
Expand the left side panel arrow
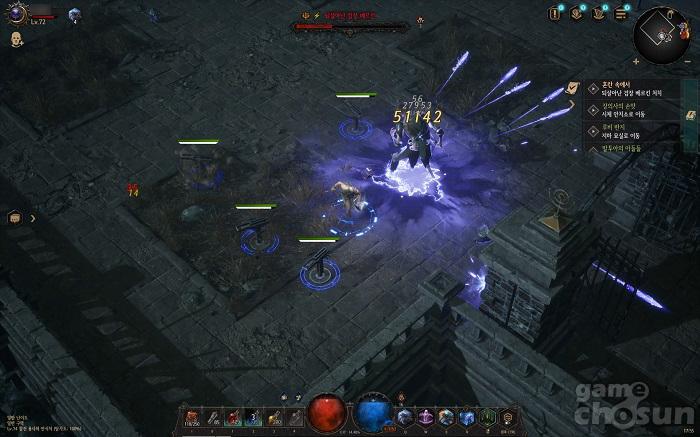[x=32, y=217]
